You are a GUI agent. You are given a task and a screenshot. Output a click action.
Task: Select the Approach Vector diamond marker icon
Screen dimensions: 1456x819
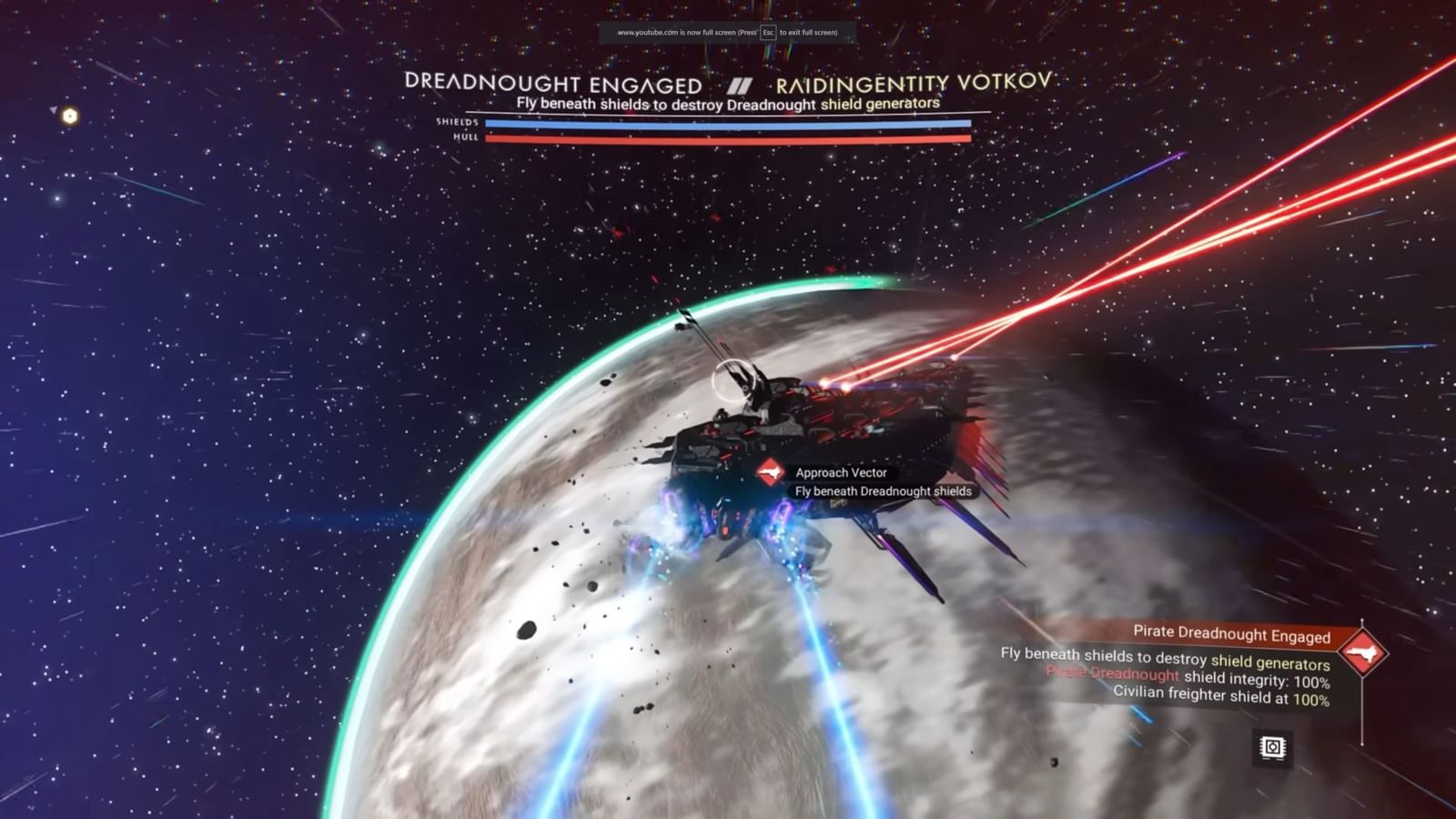(769, 472)
